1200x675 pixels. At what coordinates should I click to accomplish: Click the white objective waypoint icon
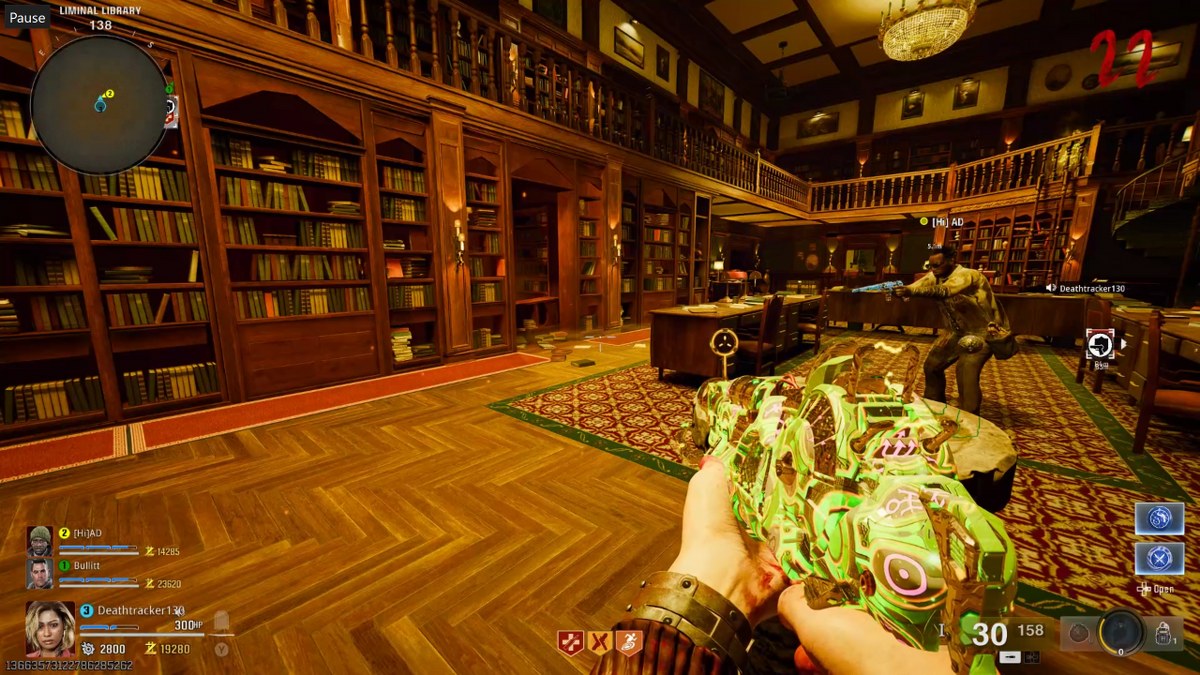(x=1099, y=344)
